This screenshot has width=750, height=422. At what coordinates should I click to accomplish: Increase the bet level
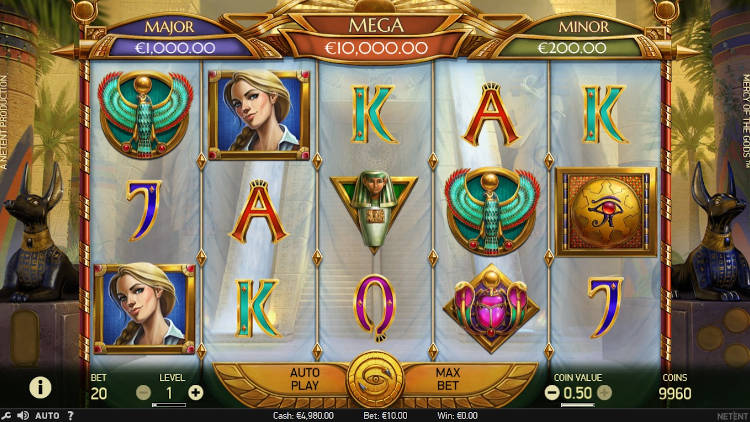coord(195,392)
